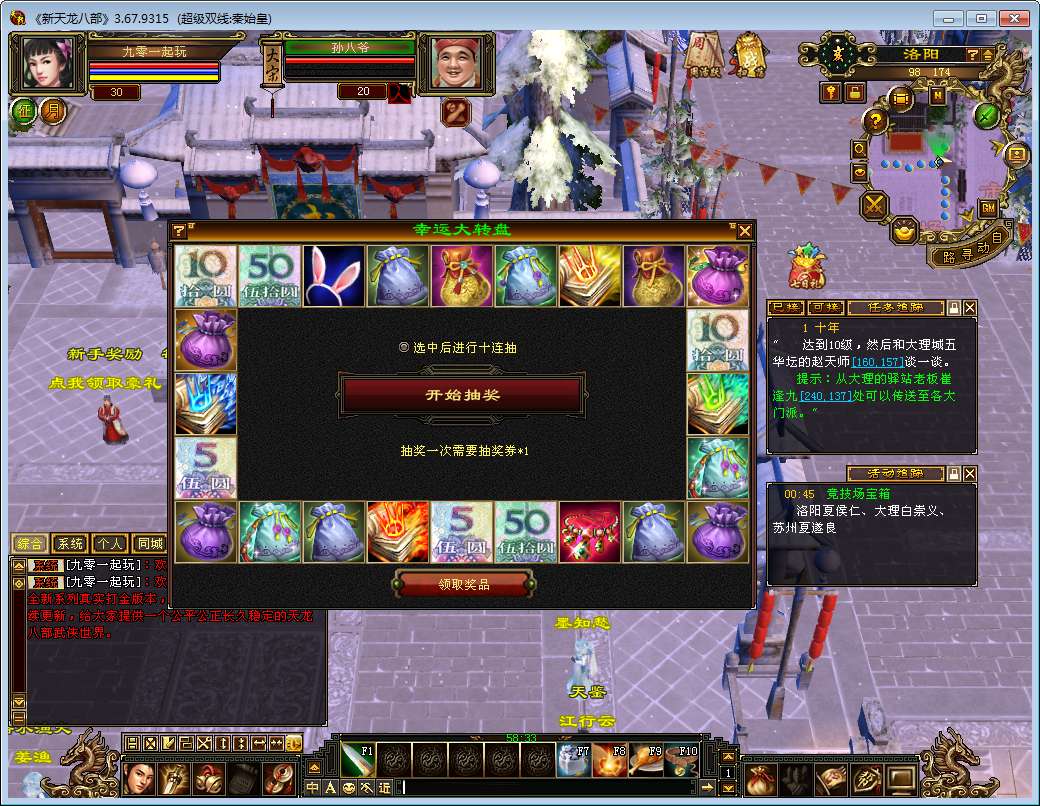Use the roast chicken item in slot F9
Screen dimensions: 1040x806
(646, 760)
